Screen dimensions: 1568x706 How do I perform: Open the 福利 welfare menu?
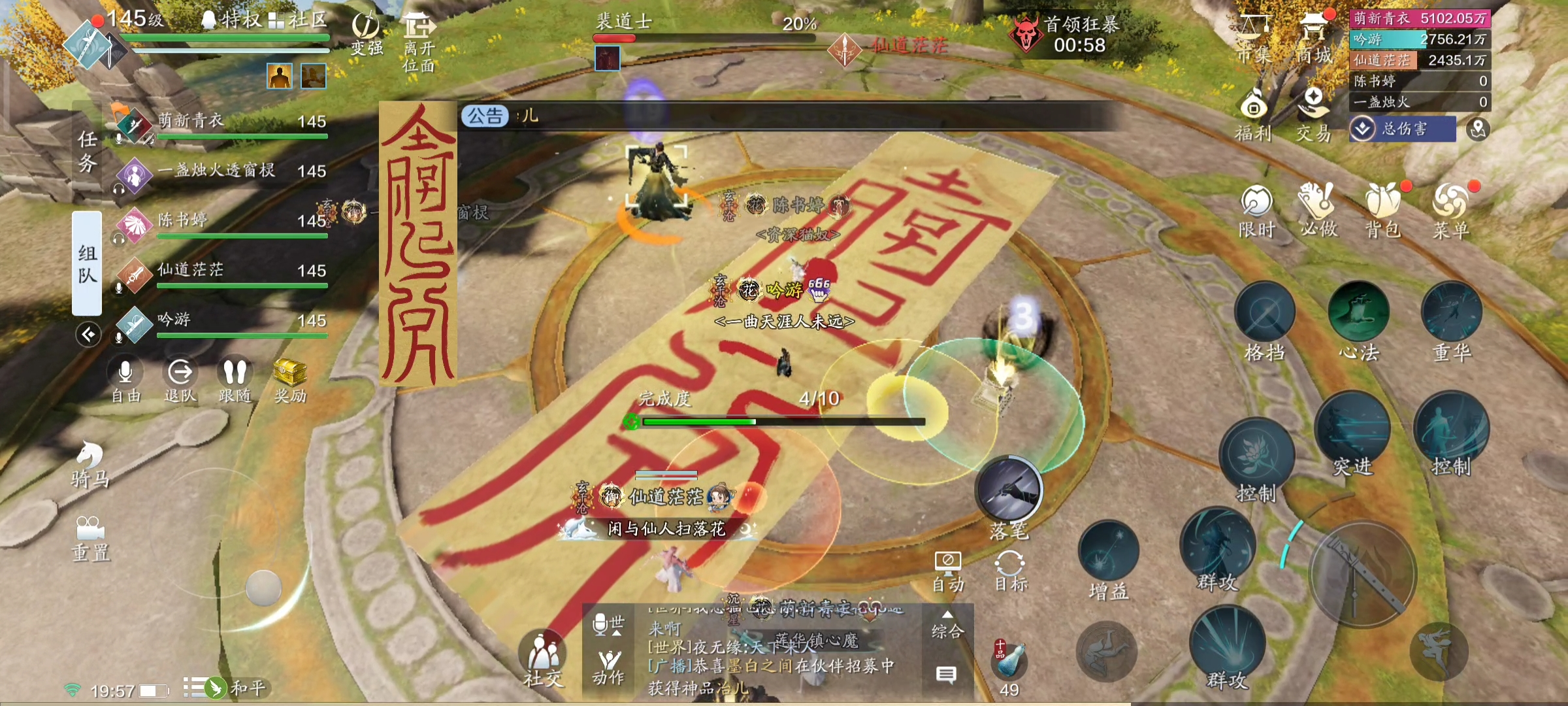(1253, 116)
